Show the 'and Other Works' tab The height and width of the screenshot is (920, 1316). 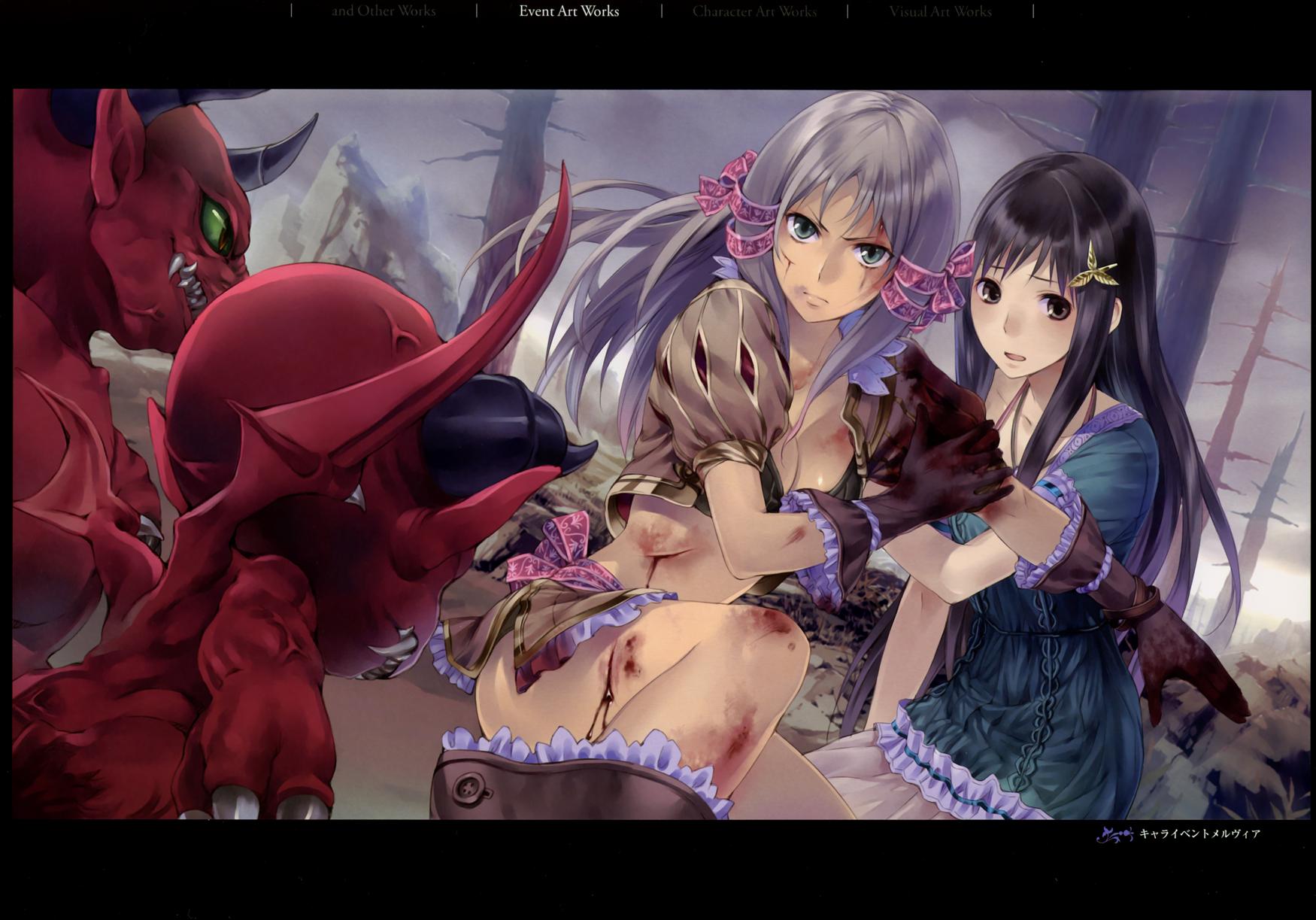pos(384,11)
